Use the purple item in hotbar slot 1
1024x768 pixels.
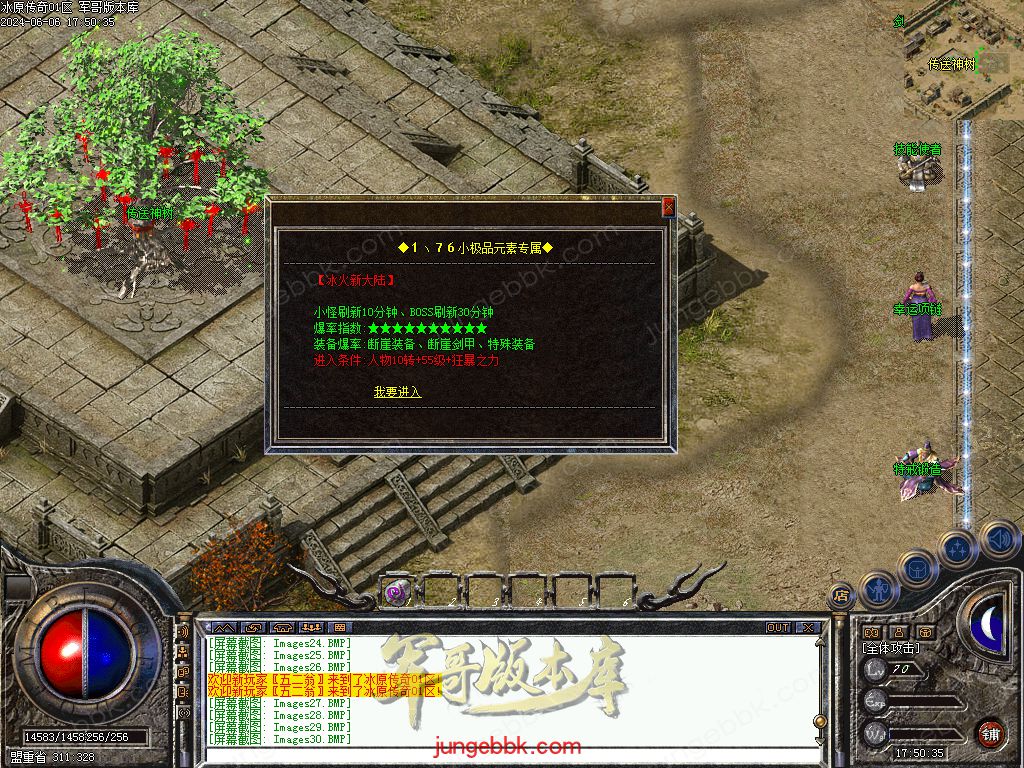coord(397,592)
